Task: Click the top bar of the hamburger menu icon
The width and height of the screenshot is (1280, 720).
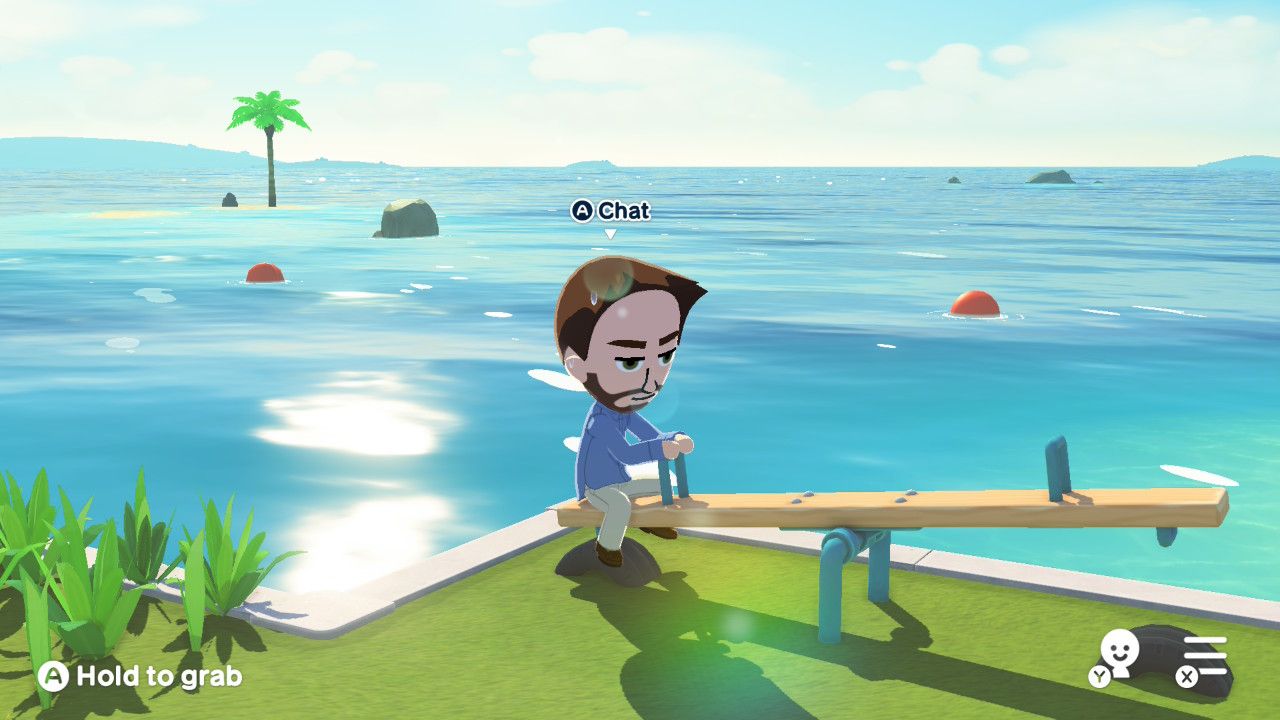Action: tap(1205, 640)
